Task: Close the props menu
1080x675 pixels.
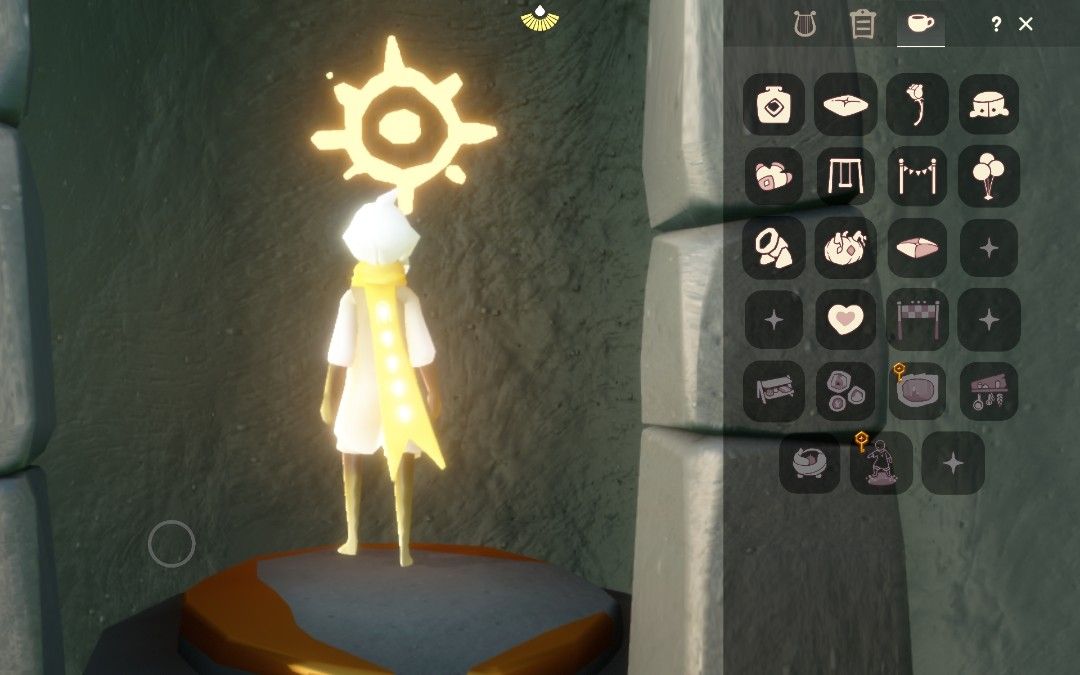Action: [x=1025, y=24]
